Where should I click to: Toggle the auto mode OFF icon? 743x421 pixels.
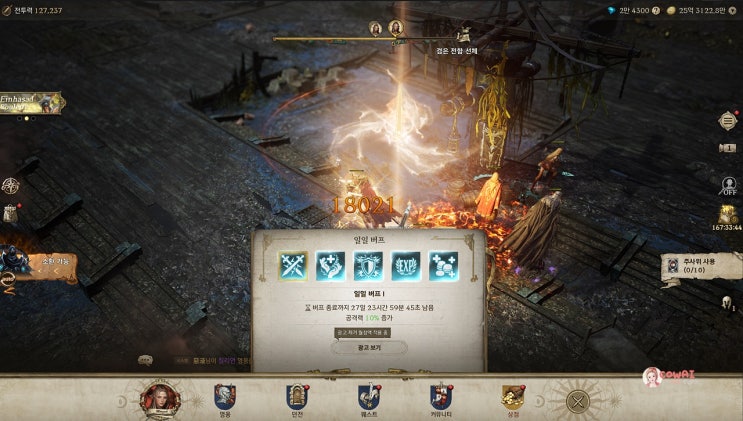coord(728,186)
